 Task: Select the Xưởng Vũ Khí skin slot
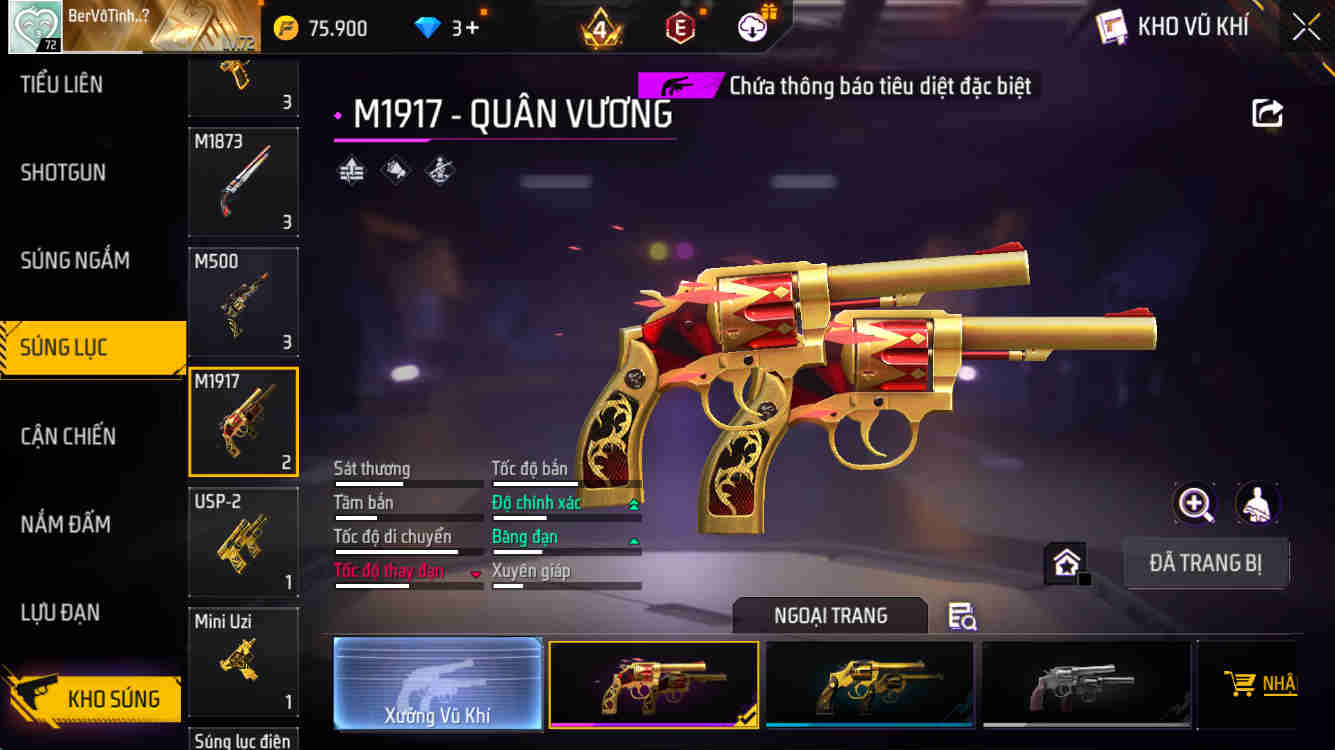(438, 684)
